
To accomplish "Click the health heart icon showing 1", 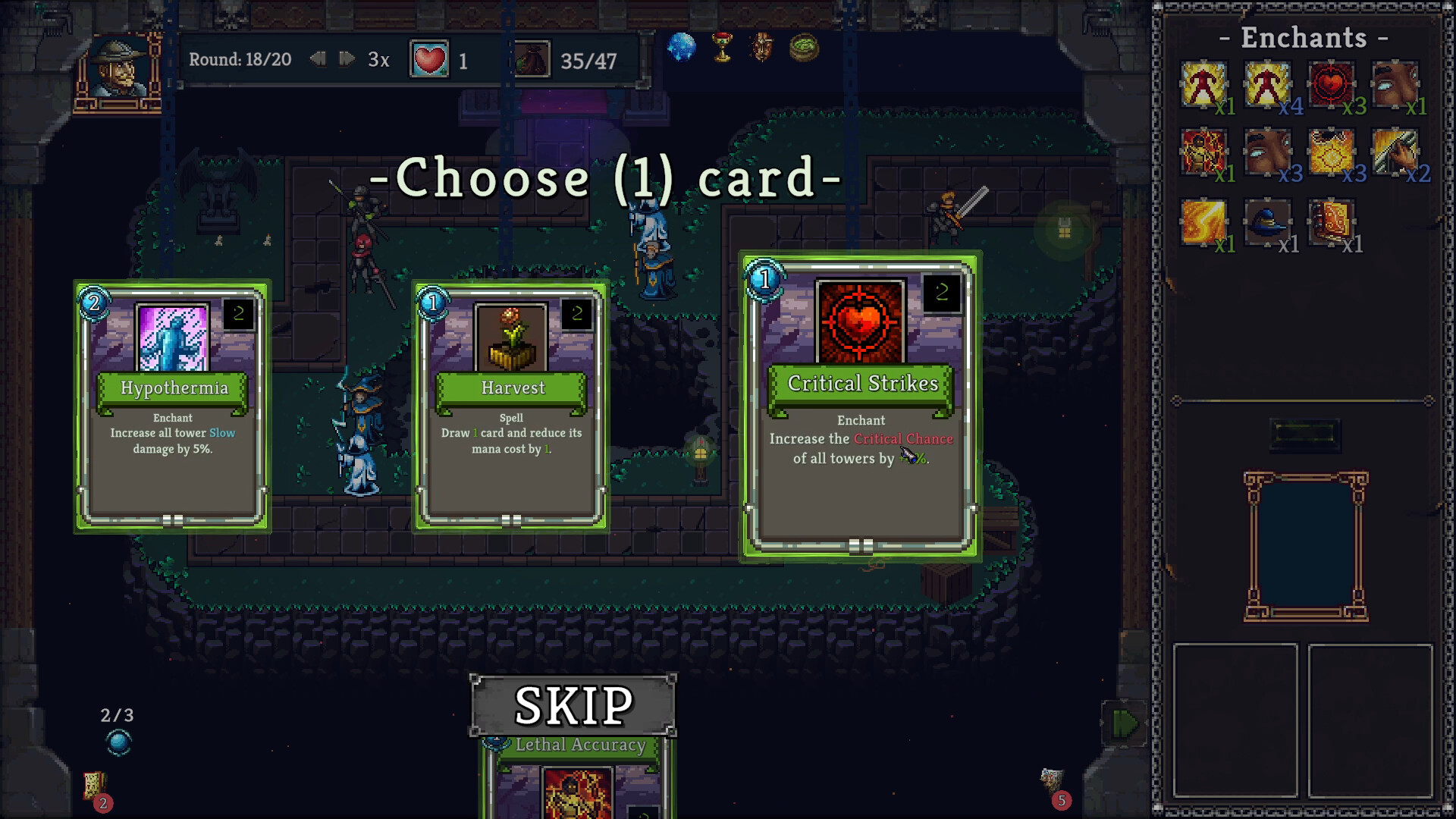I will point(430,58).
